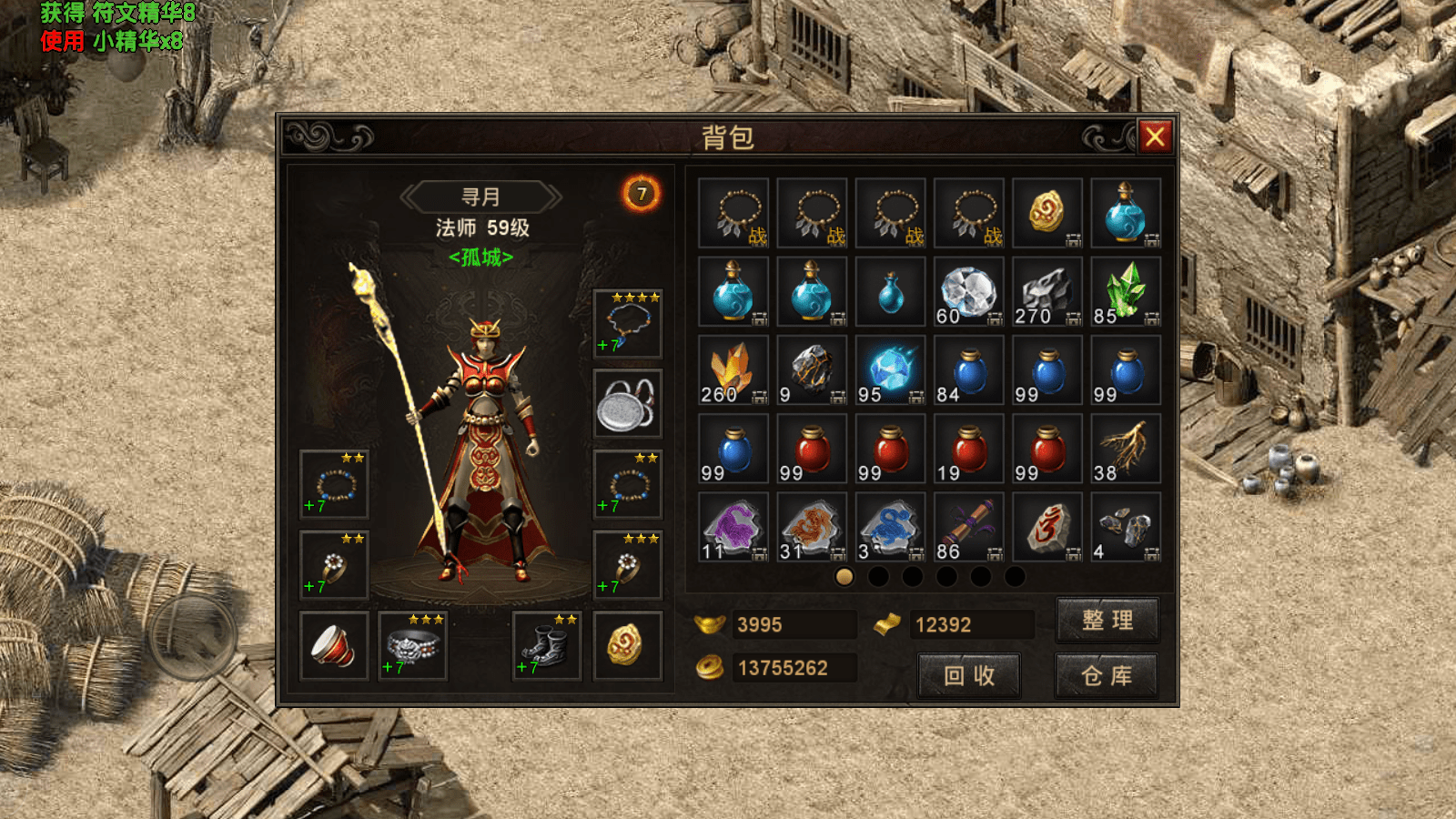This screenshot has height=819, width=1456.
Task: Select the rolled scroll stack of 86
Action: (968, 527)
